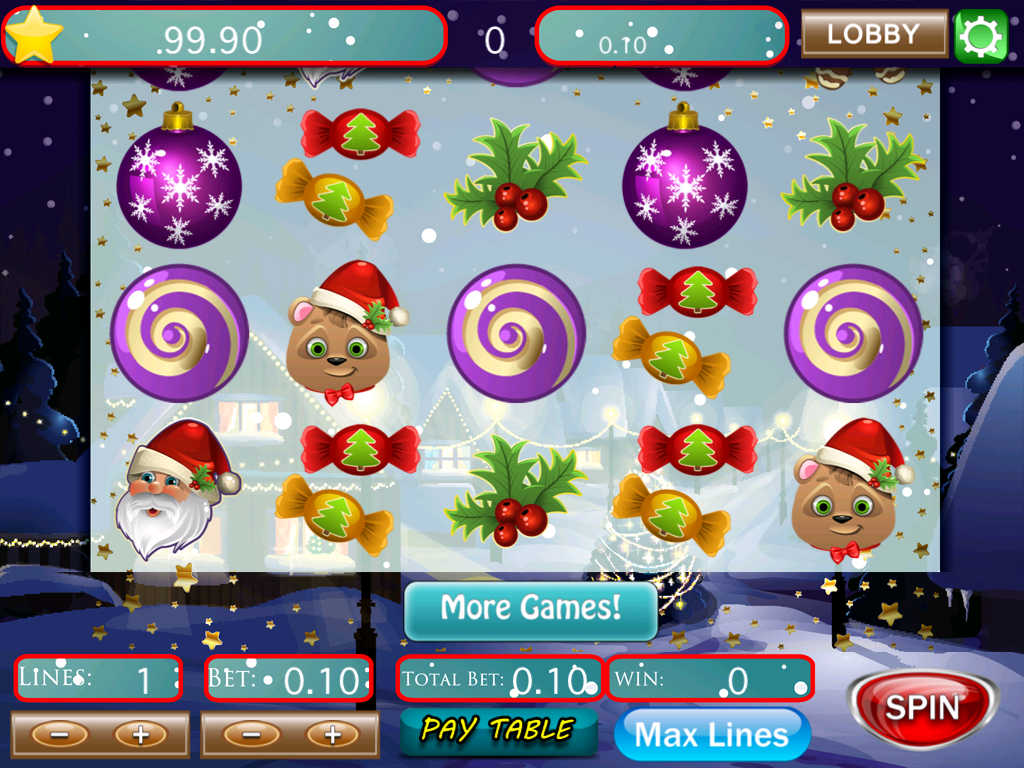
Task: Select Max Lines
Action: (x=711, y=735)
